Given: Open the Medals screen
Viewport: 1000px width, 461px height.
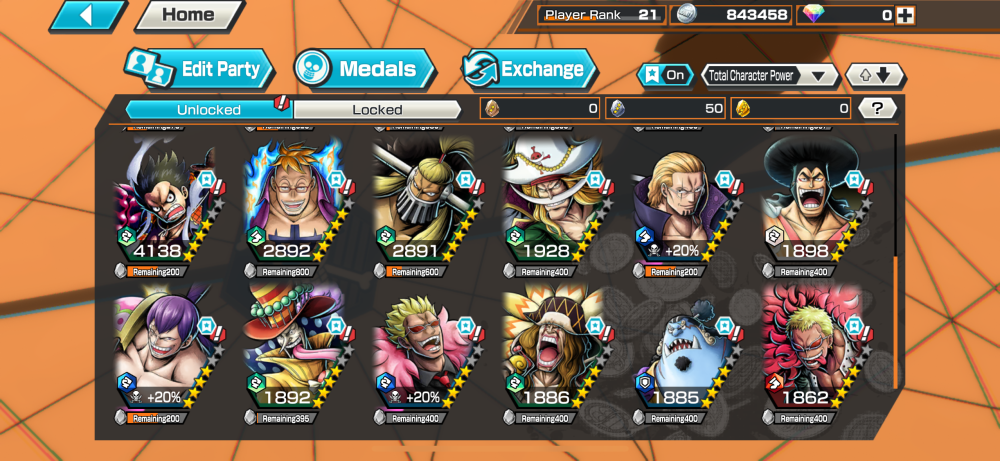Looking at the screenshot, I should [365, 69].
